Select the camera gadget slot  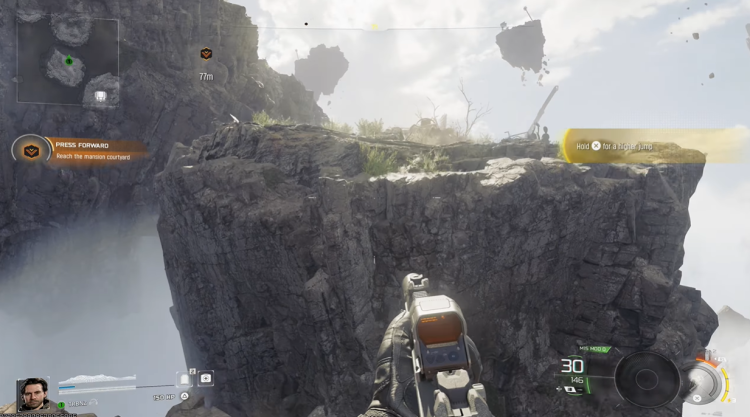(206, 378)
